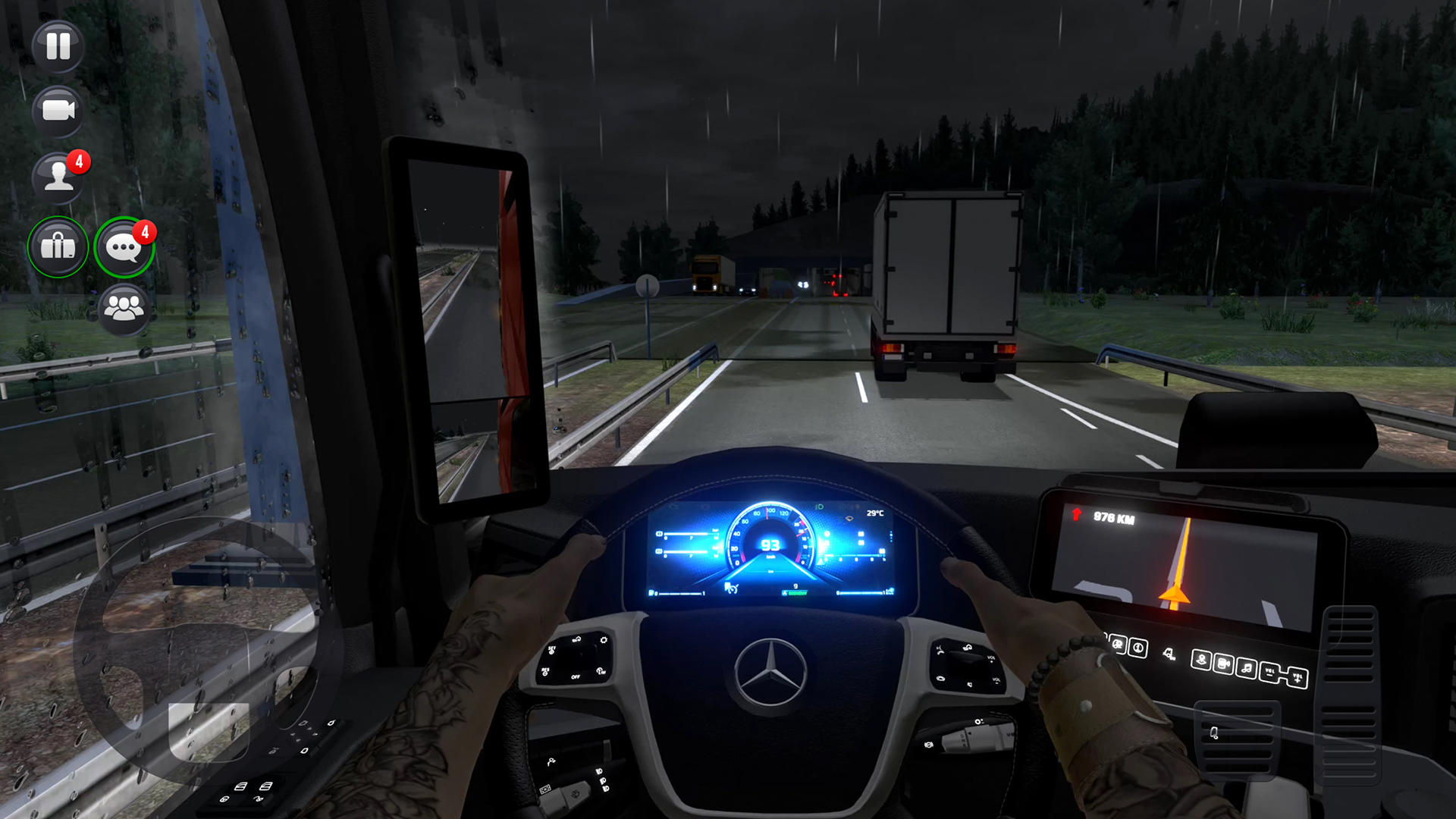
Task: Select the camera recording icon
Action: click(58, 111)
